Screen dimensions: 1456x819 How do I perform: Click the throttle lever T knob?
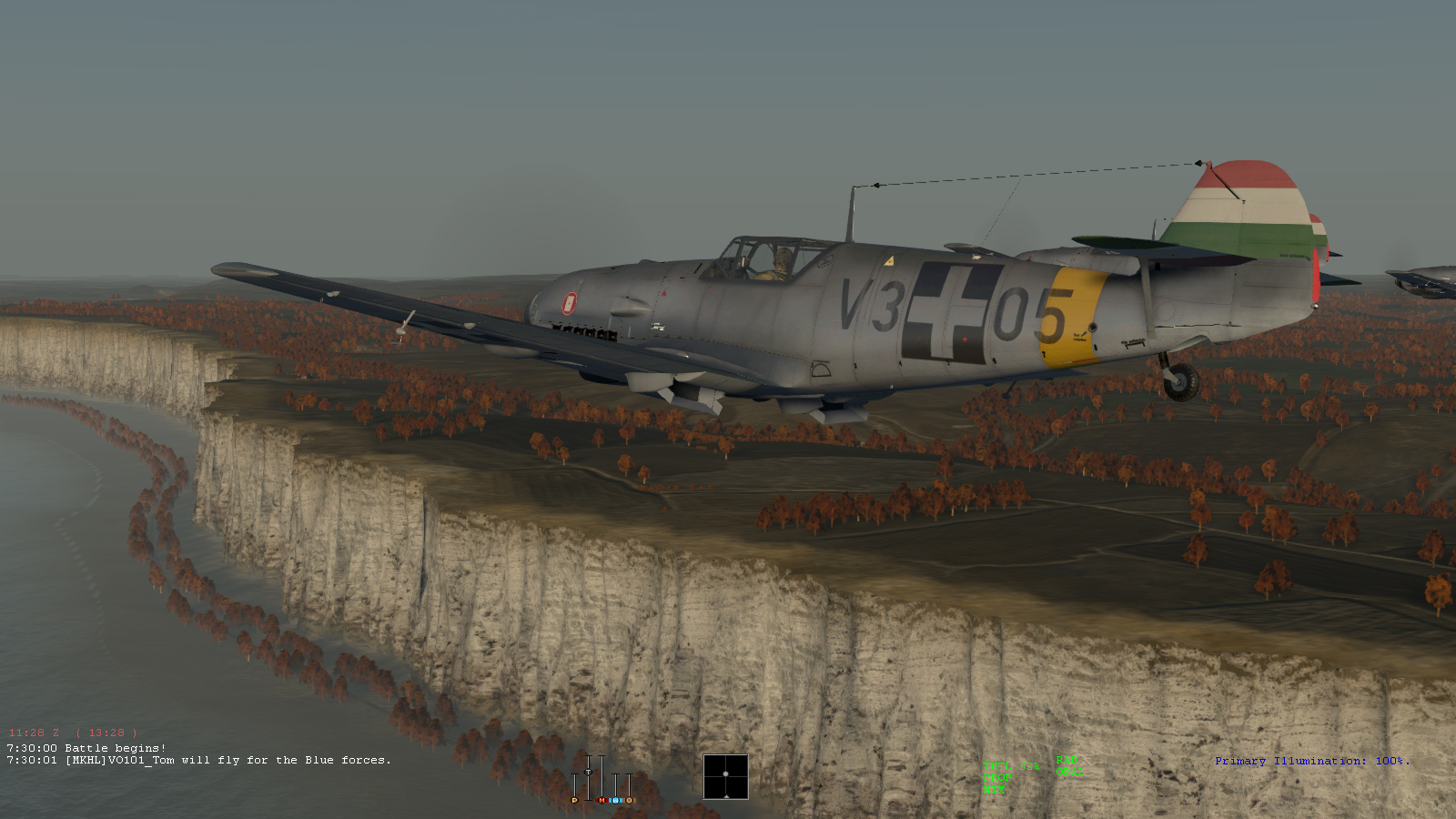pos(588,772)
